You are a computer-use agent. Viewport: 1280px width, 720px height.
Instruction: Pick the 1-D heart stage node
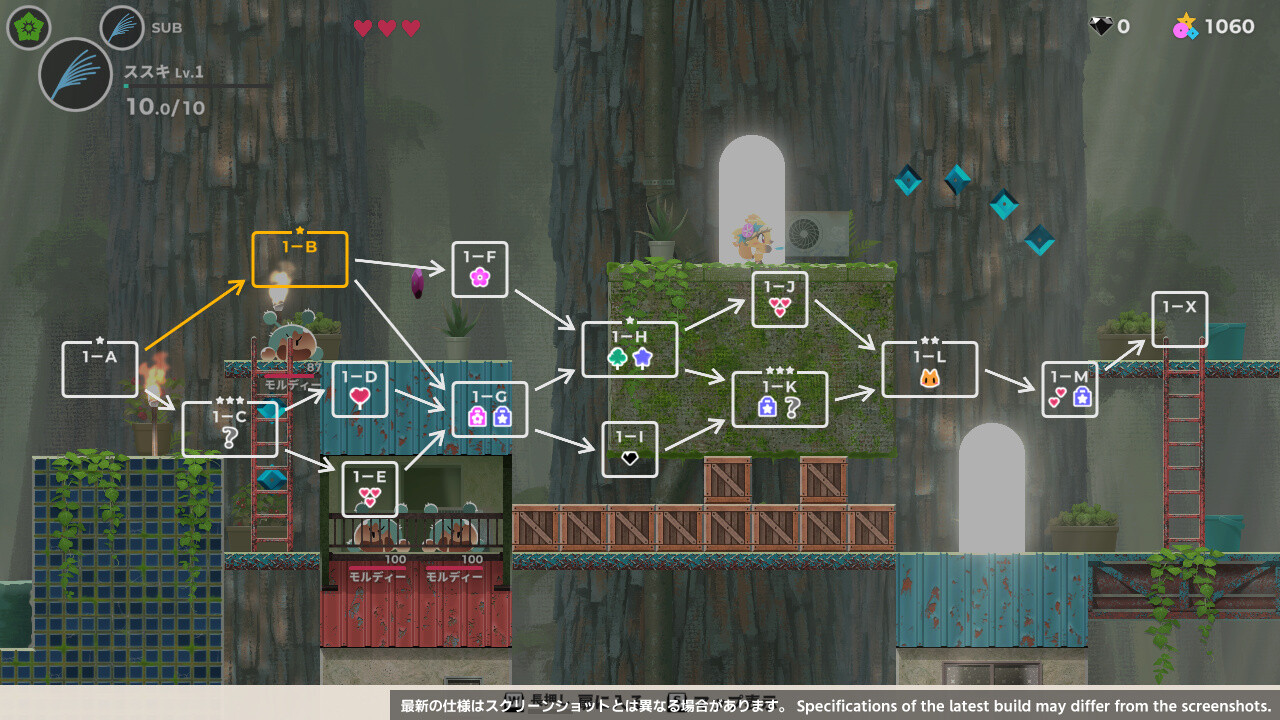pyautogui.click(x=359, y=389)
